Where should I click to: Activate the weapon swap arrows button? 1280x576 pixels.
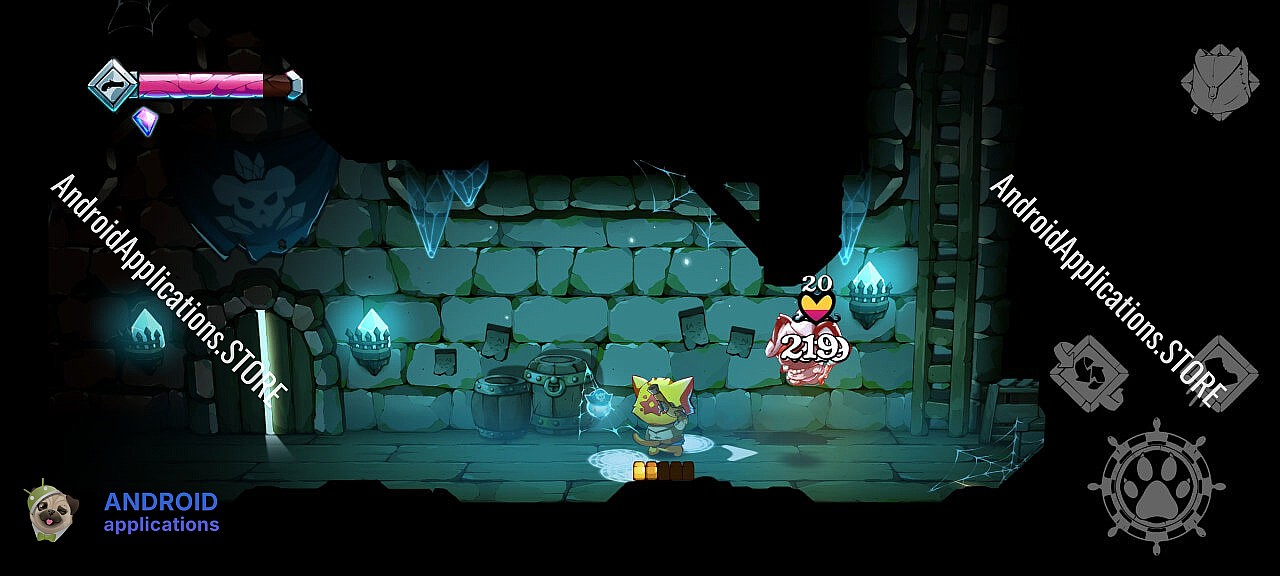[x=1089, y=373]
